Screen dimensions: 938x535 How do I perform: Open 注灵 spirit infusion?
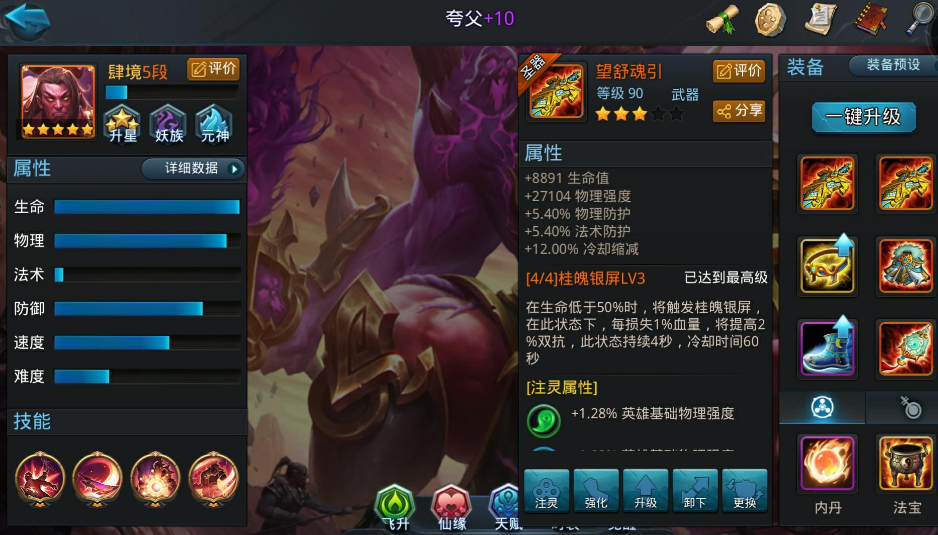[x=546, y=491]
